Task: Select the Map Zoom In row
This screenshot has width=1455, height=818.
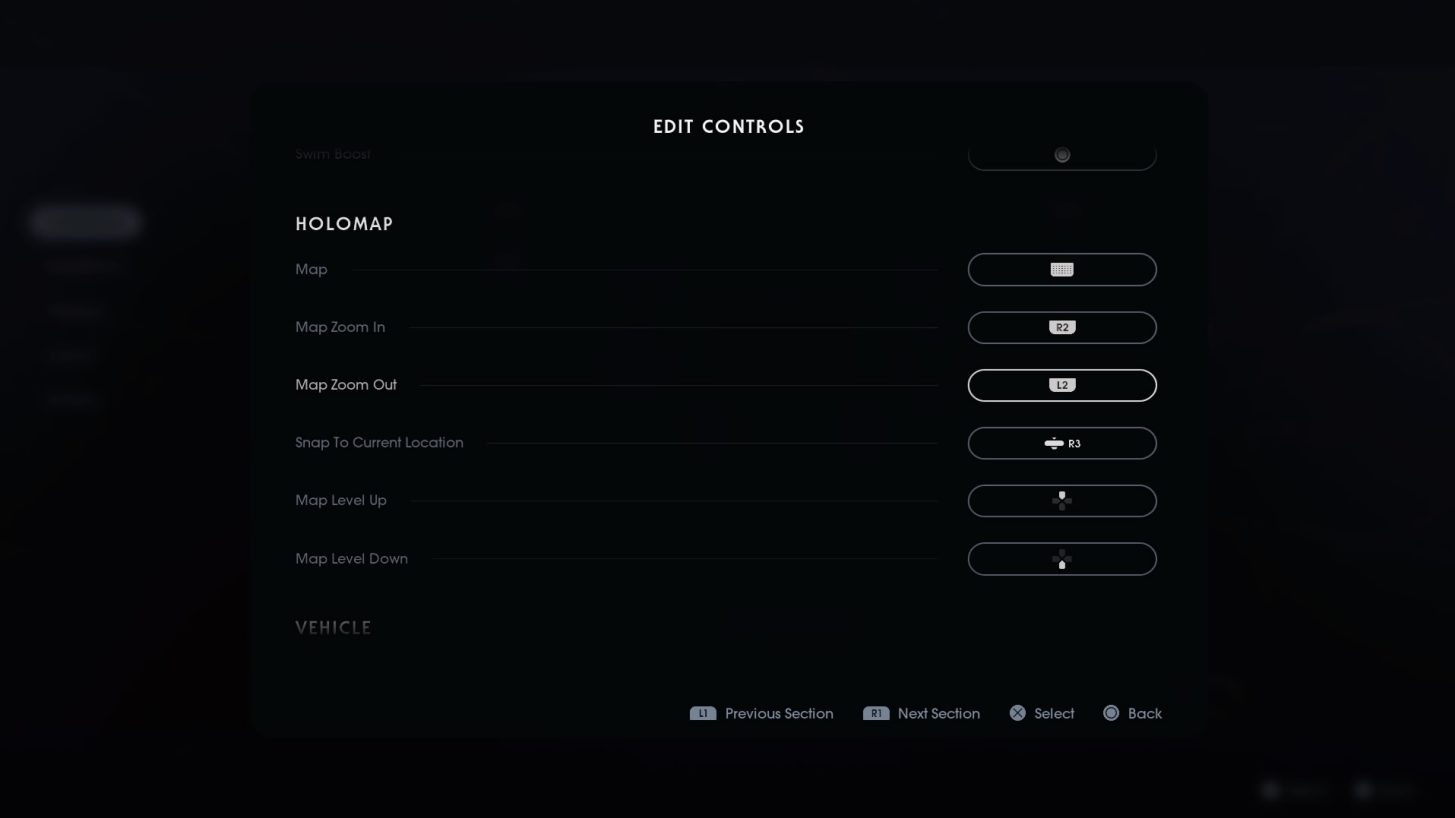Action: click(340, 327)
